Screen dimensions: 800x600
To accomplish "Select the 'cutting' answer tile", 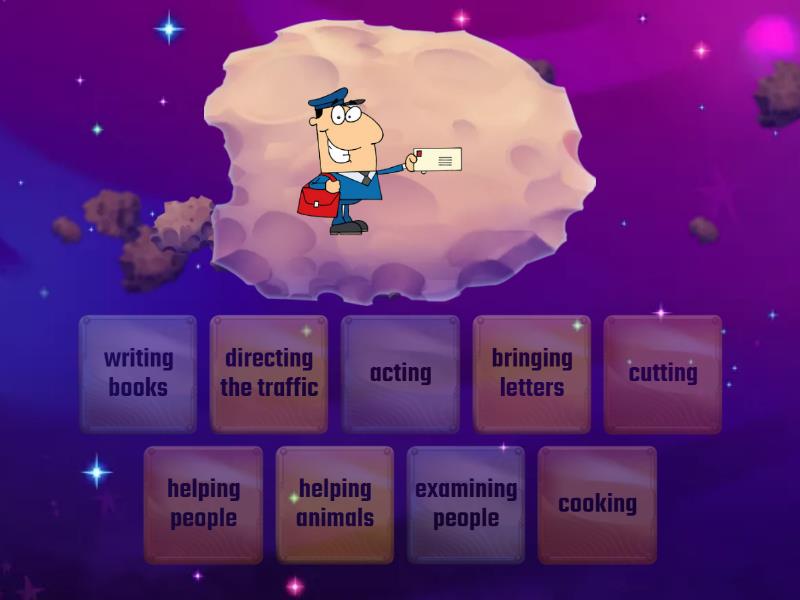I will pyautogui.click(x=662, y=373).
